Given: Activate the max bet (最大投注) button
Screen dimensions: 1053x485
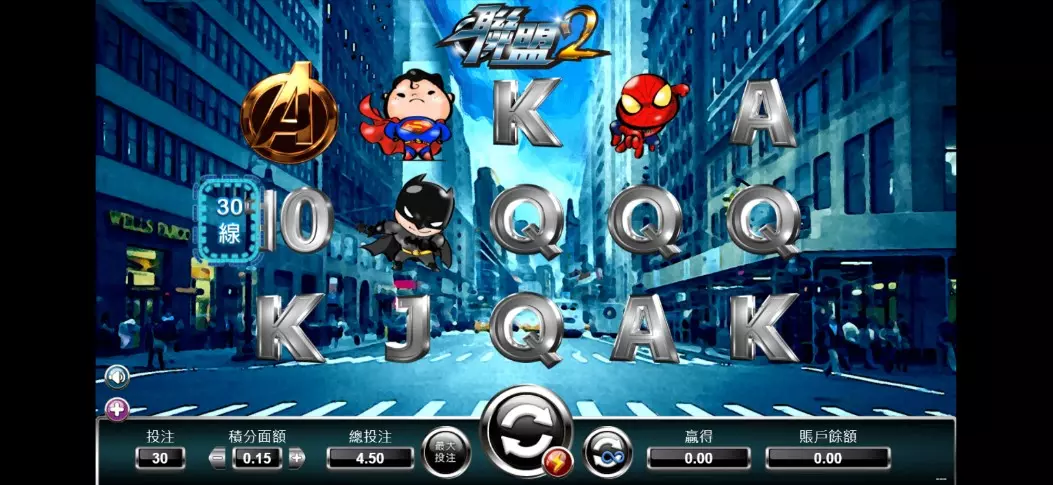Looking at the screenshot, I should coord(446,452).
